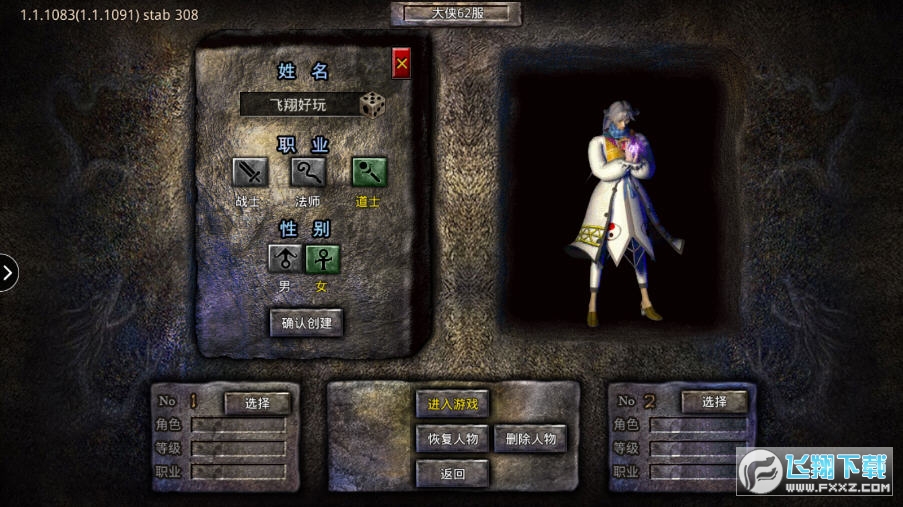Expand the side arrow overlay tab

(x=8, y=272)
